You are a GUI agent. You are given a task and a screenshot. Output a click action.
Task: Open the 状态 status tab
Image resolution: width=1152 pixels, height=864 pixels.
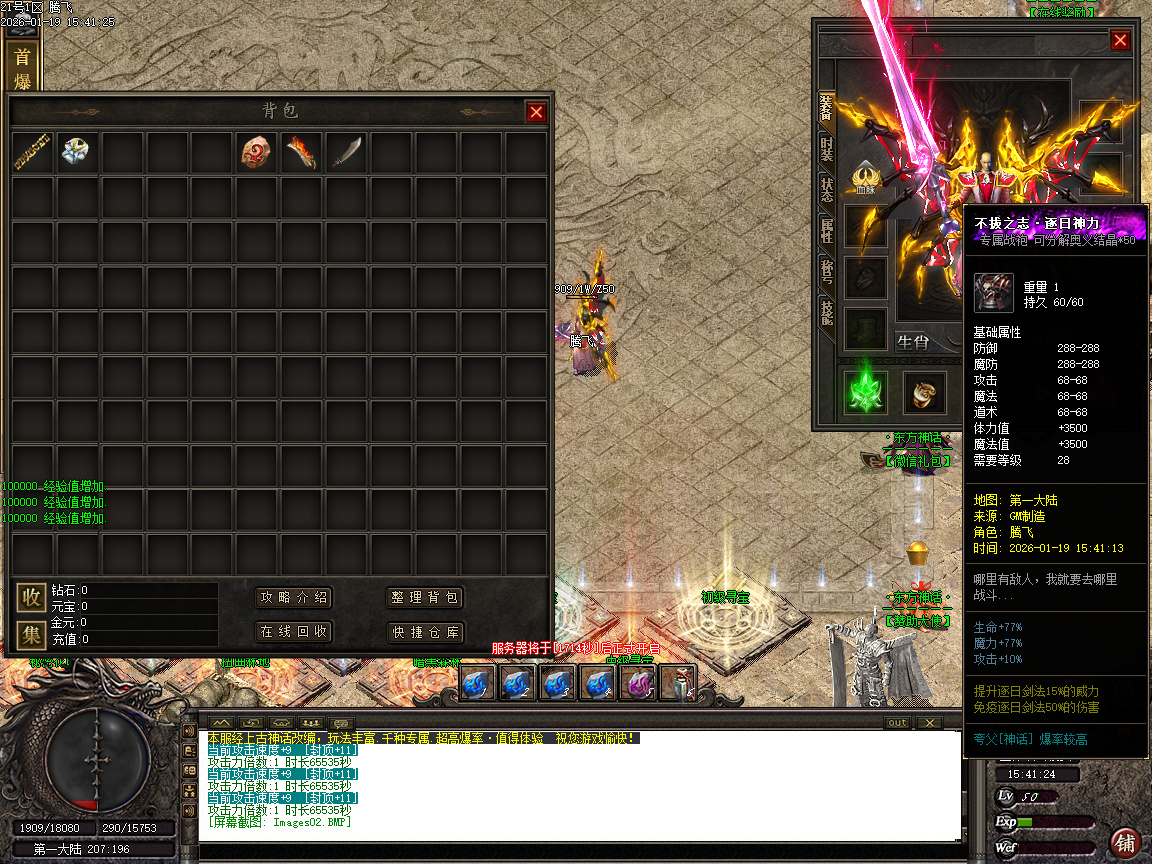click(x=827, y=190)
